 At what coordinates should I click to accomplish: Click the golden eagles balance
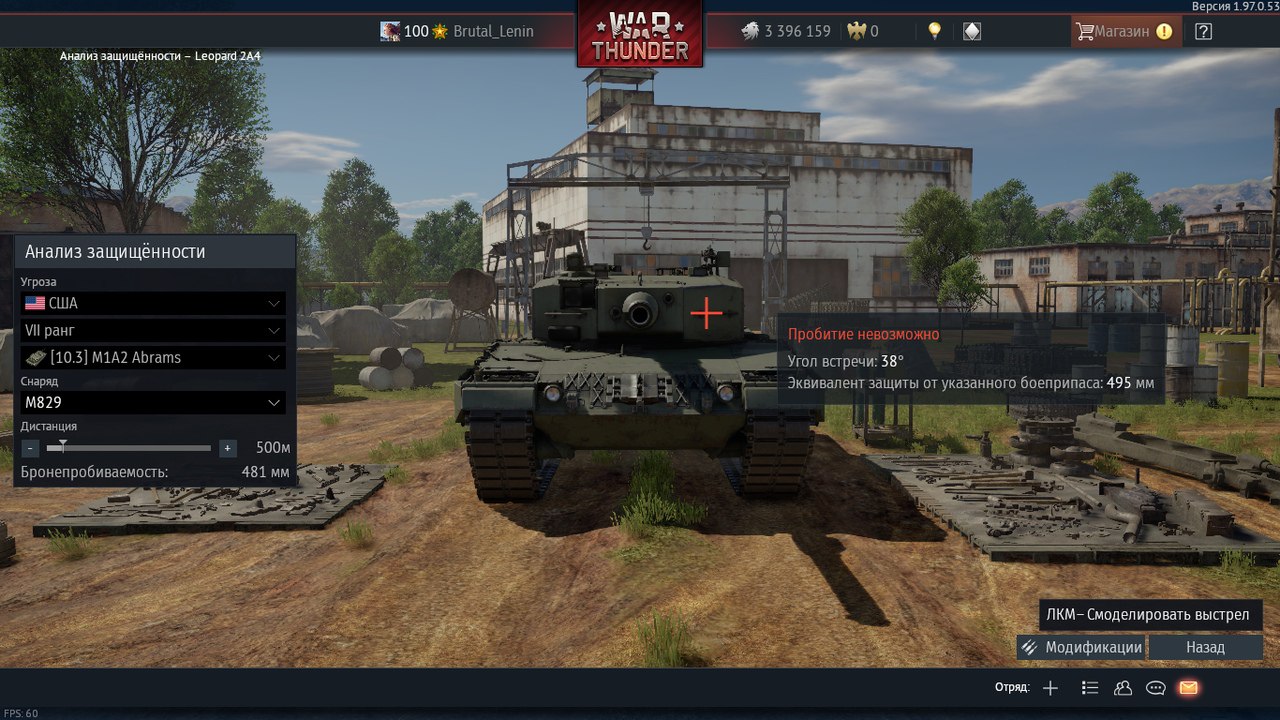(862, 31)
